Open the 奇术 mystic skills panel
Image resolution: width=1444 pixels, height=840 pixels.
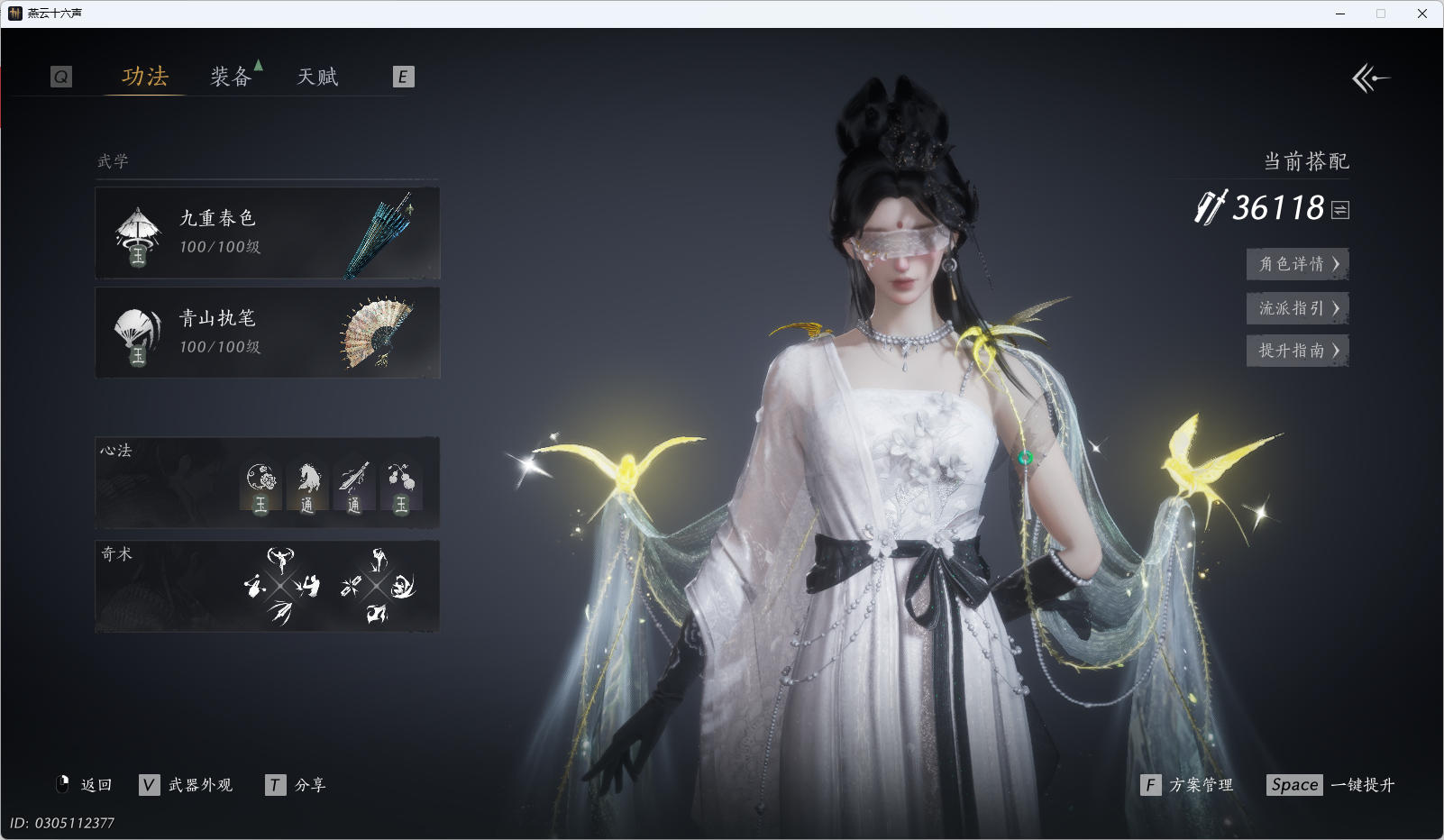pos(268,586)
